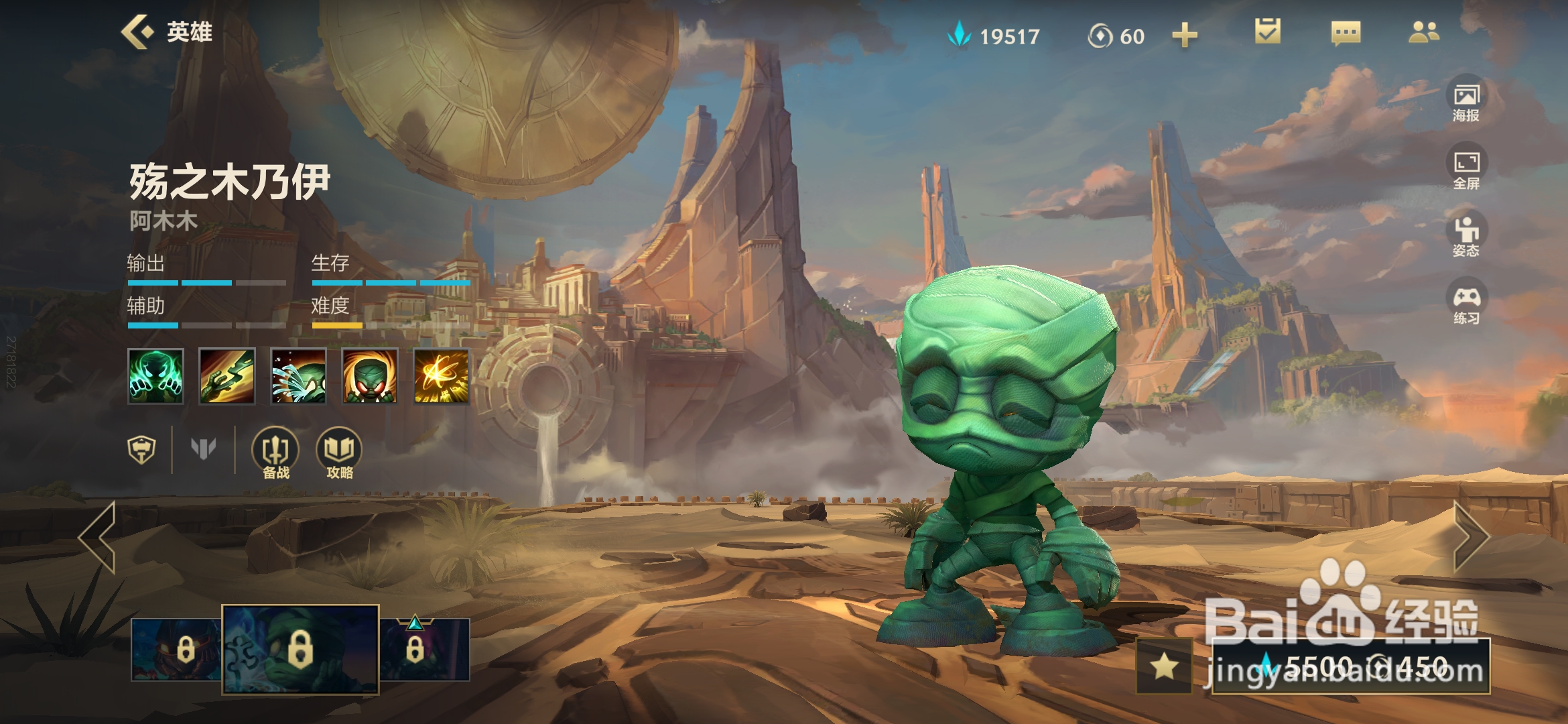1568x724 pixels.
Task: View the 海报 poster
Action: coord(1466,101)
